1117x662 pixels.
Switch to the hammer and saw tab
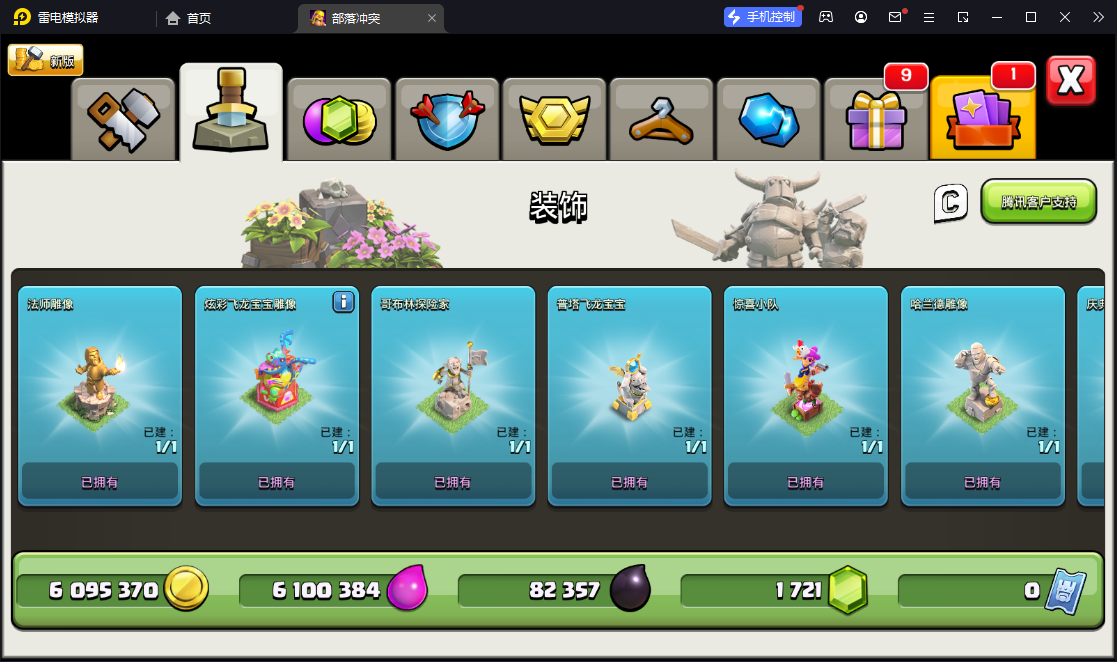123,120
